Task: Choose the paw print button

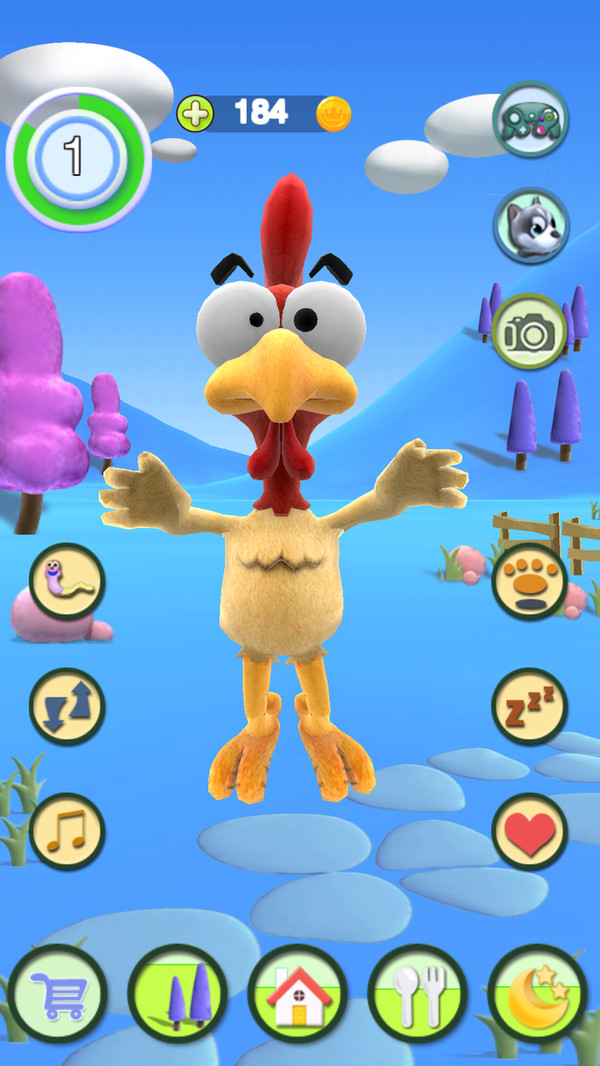Action: coord(529,580)
